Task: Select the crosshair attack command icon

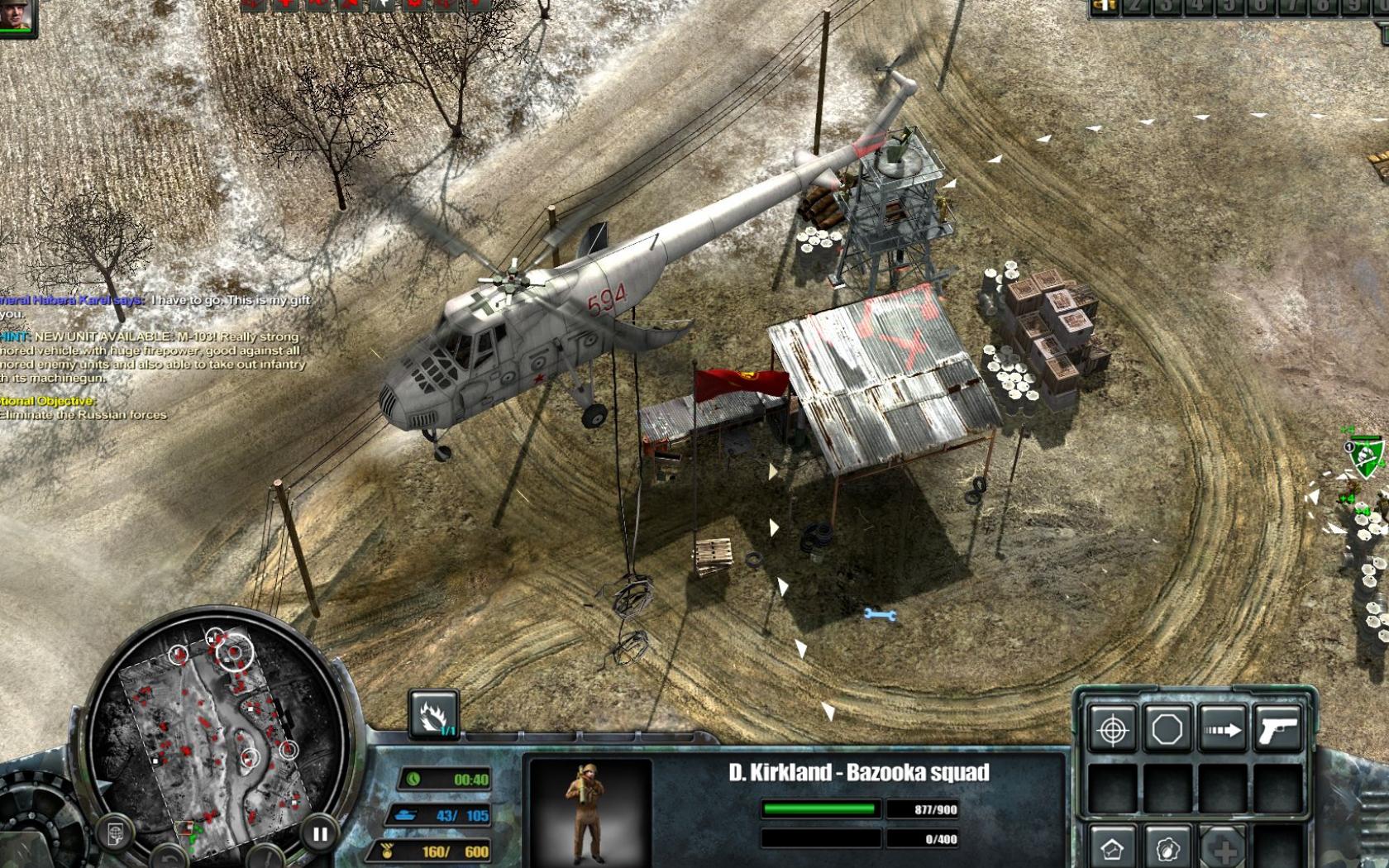Action: [x=1113, y=728]
